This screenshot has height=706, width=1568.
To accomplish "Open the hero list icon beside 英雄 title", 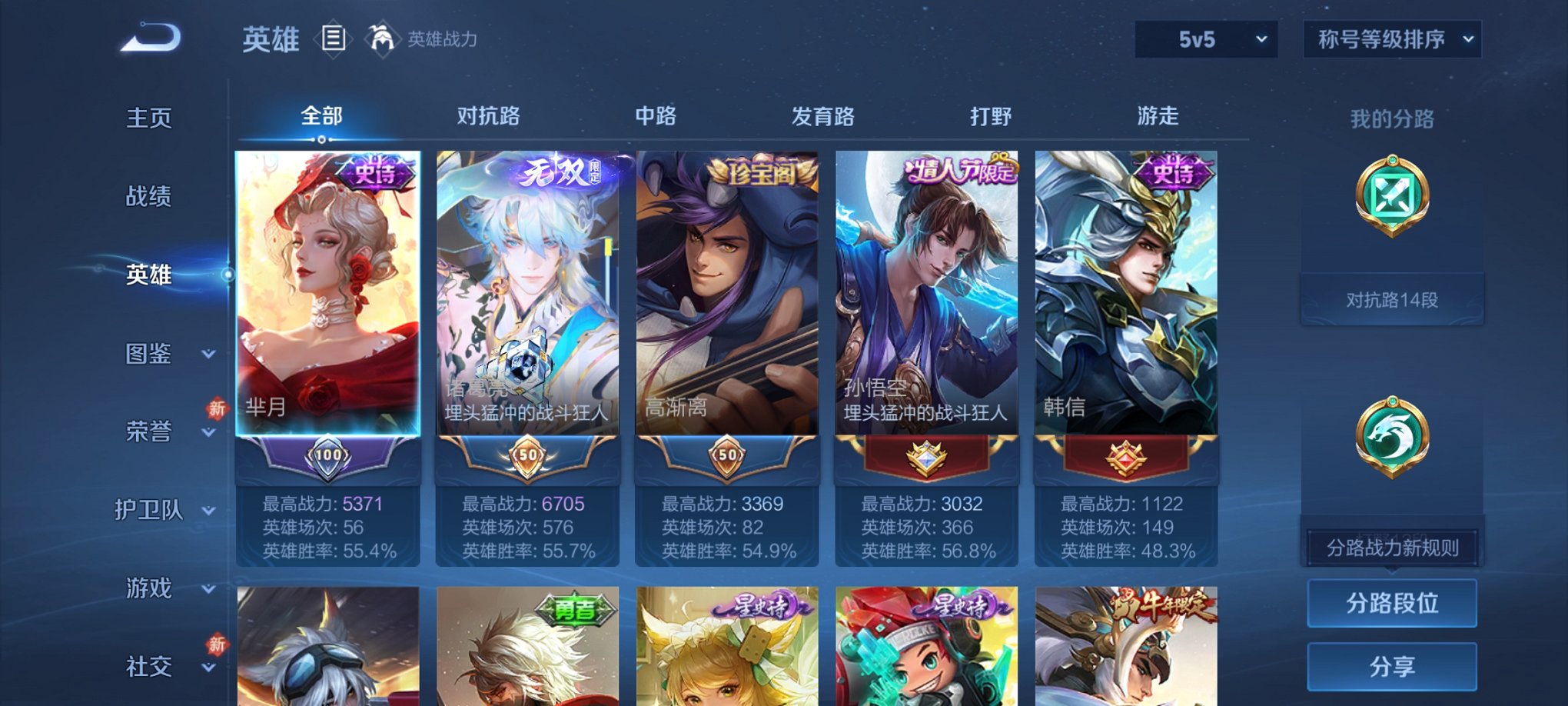I will (334, 39).
